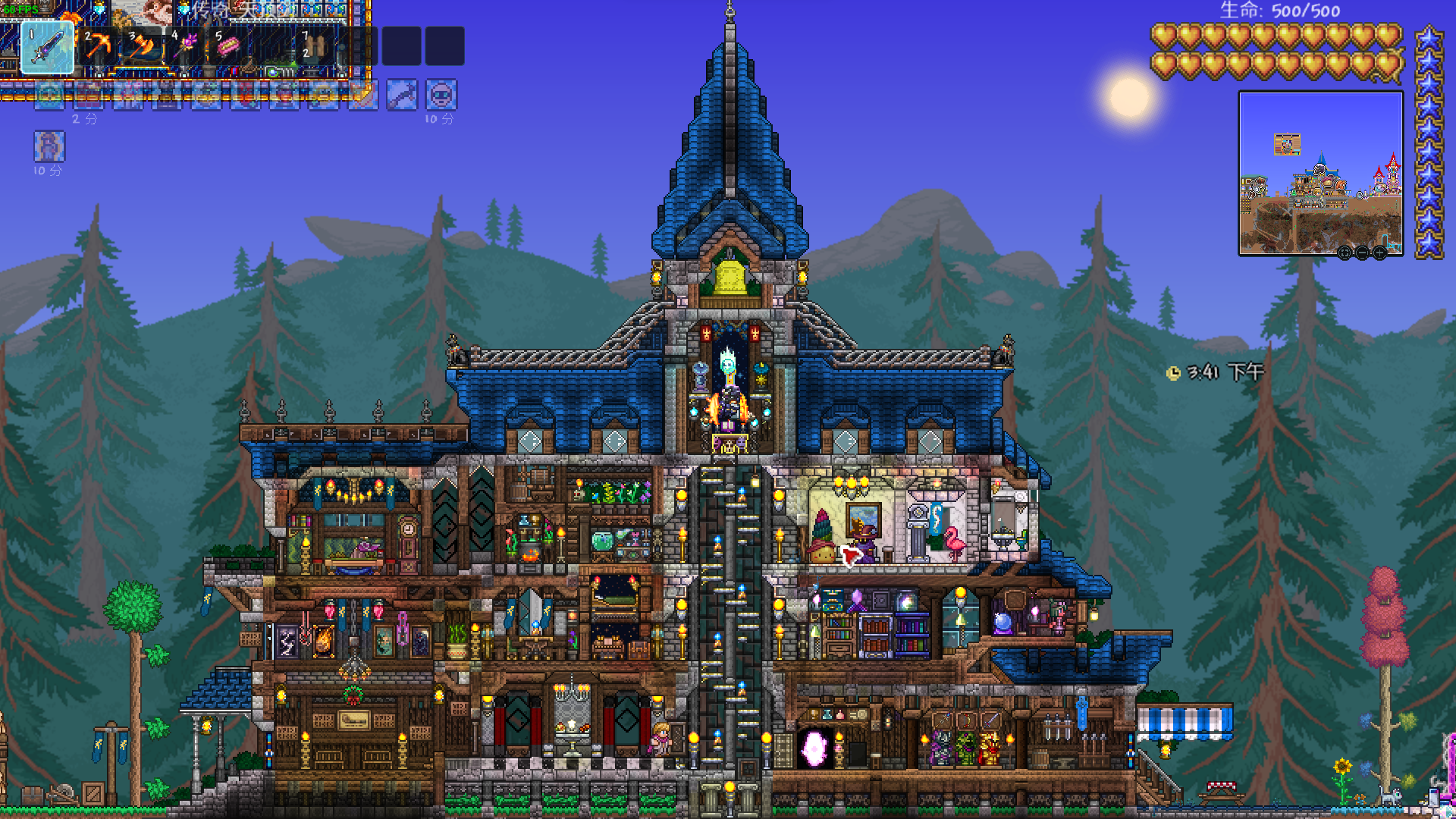
Task: Click the character buff icon in second row
Action: [49, 146]
